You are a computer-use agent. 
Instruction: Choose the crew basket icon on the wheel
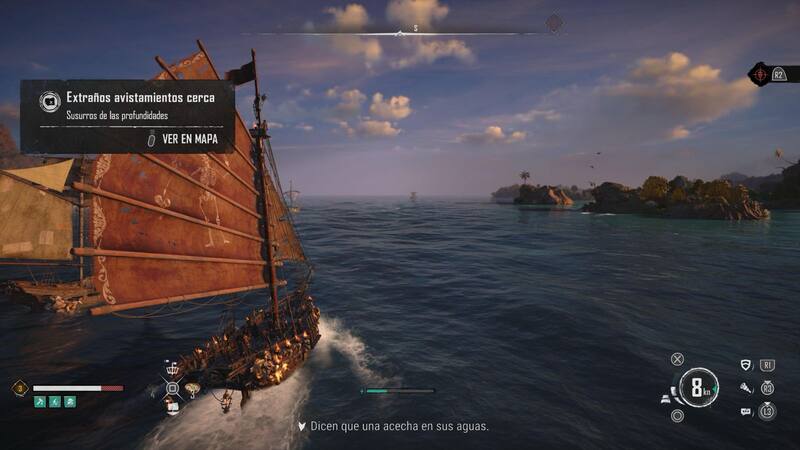click(171, 368)
